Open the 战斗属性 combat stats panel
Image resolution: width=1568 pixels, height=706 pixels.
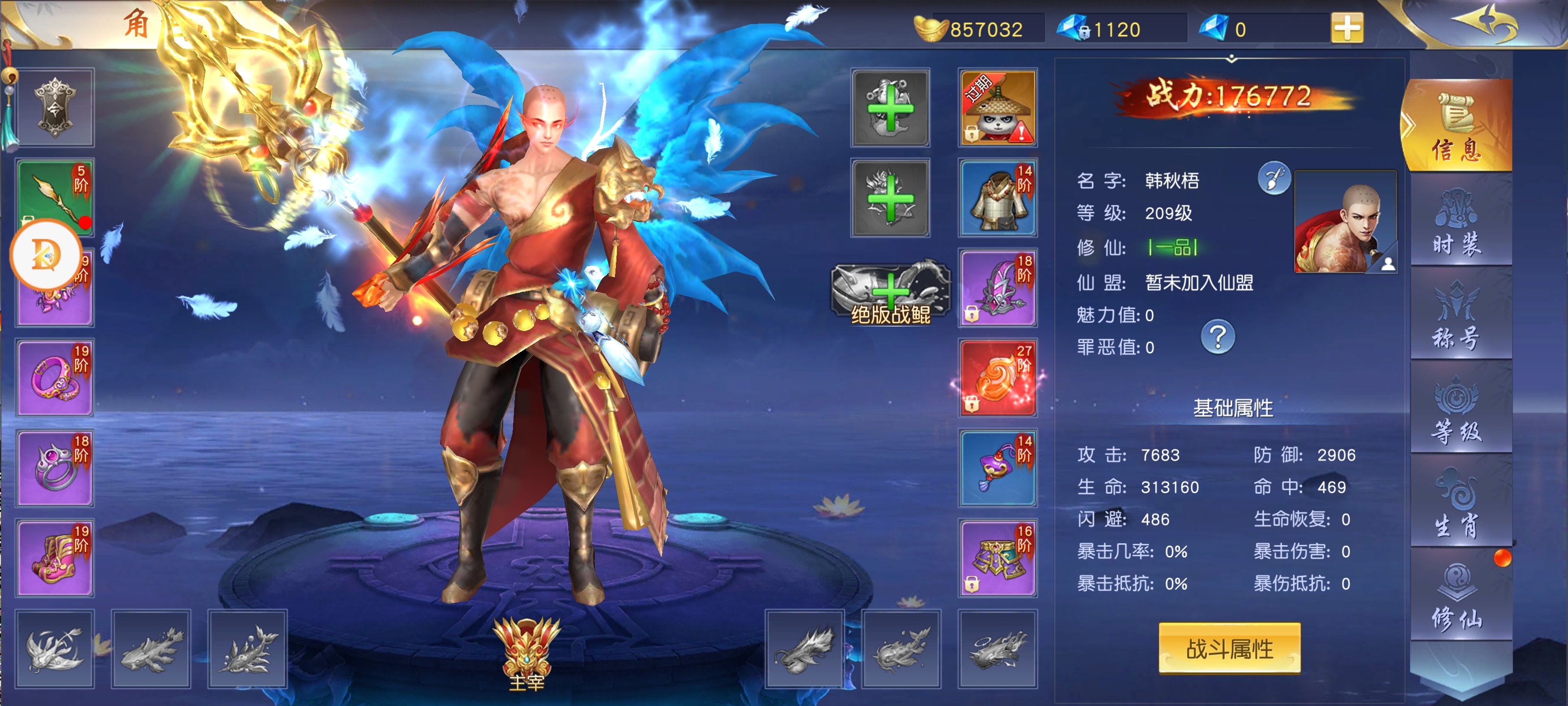1229,648
